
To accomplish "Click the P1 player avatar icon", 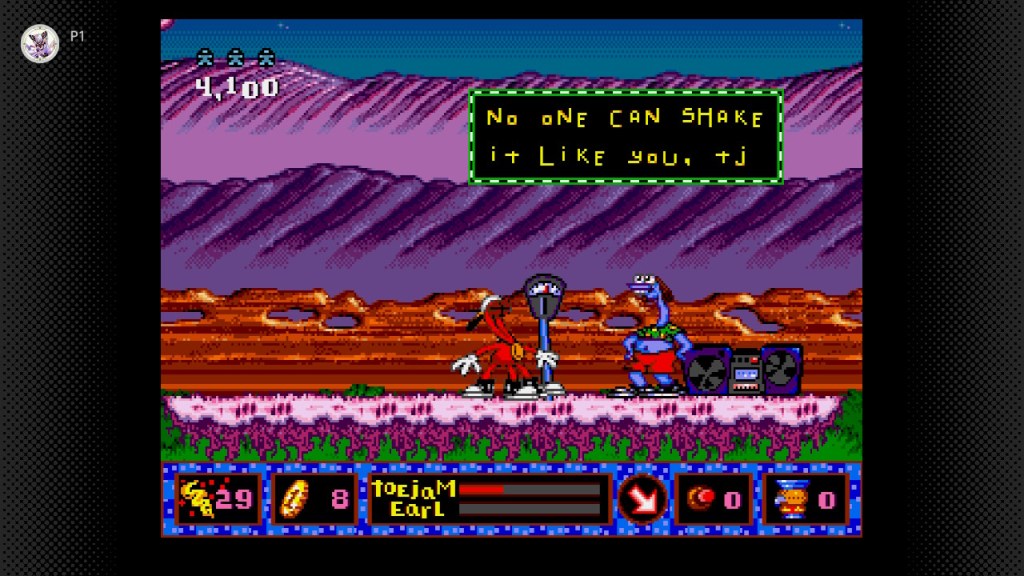I will pyautogui.click(x=41, y=42).
